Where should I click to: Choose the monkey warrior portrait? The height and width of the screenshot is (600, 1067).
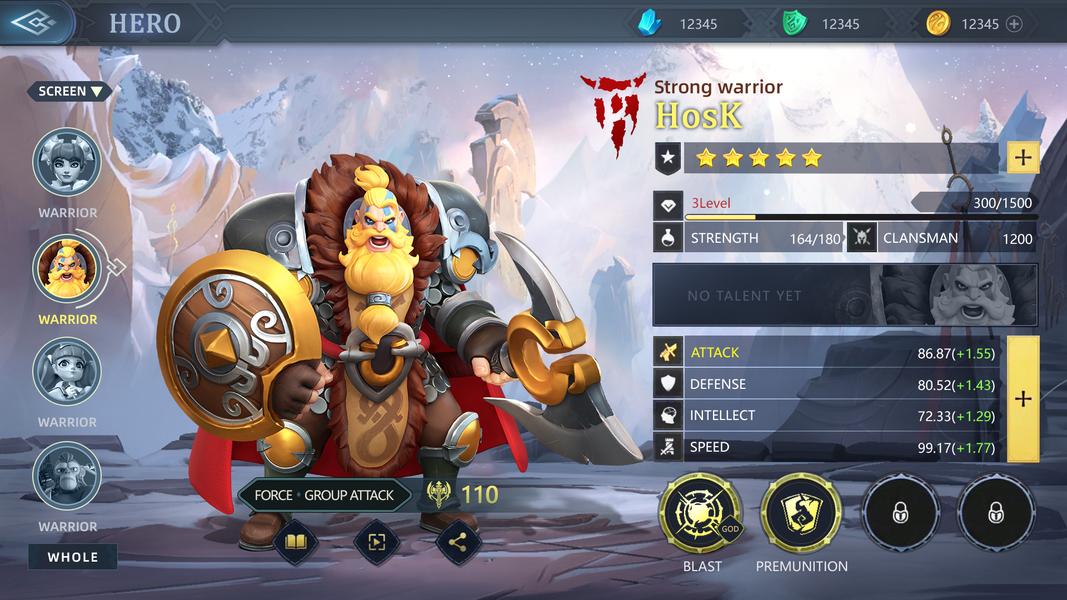(67, 477)
